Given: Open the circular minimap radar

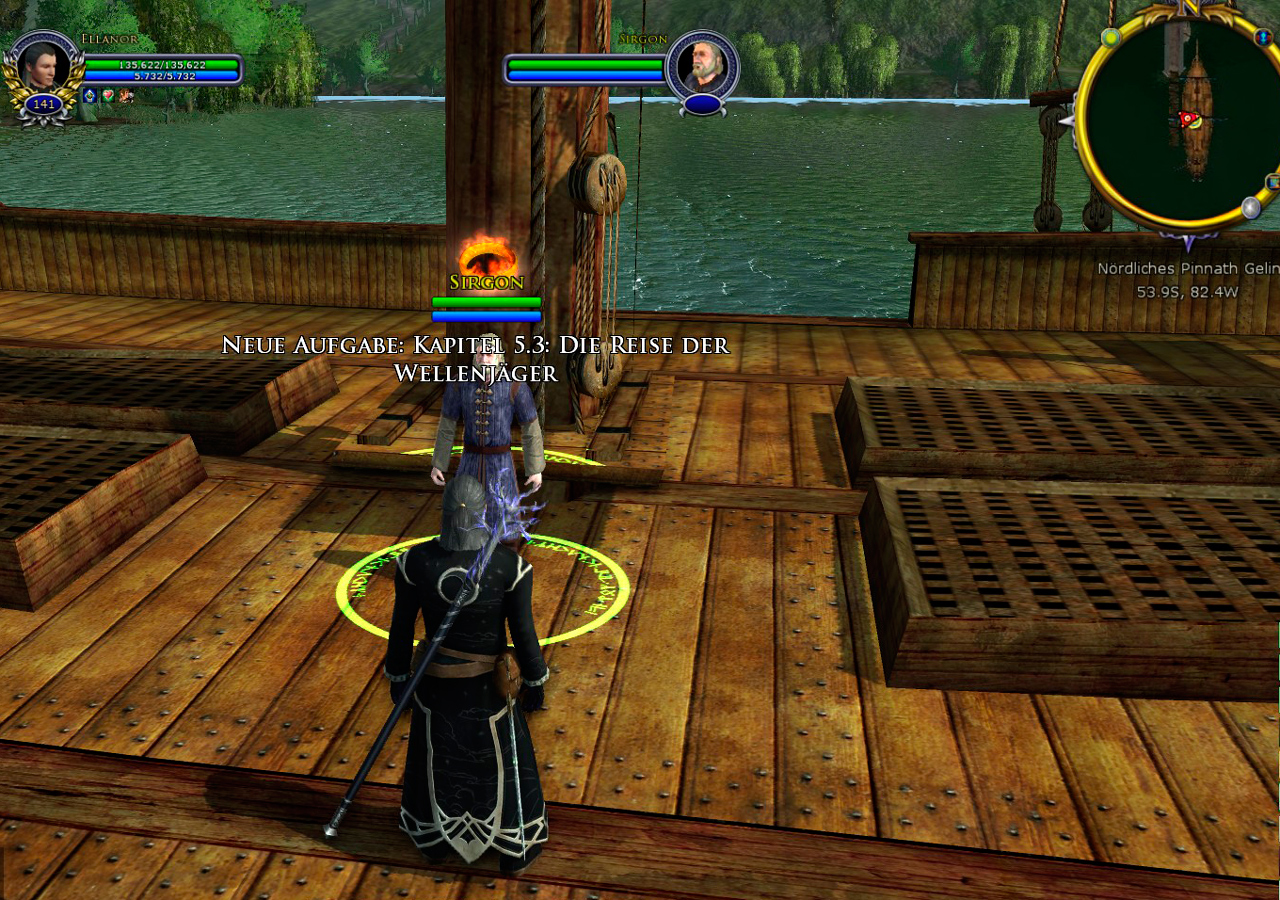Looking at the screenshot, I should coord(1180,120).
